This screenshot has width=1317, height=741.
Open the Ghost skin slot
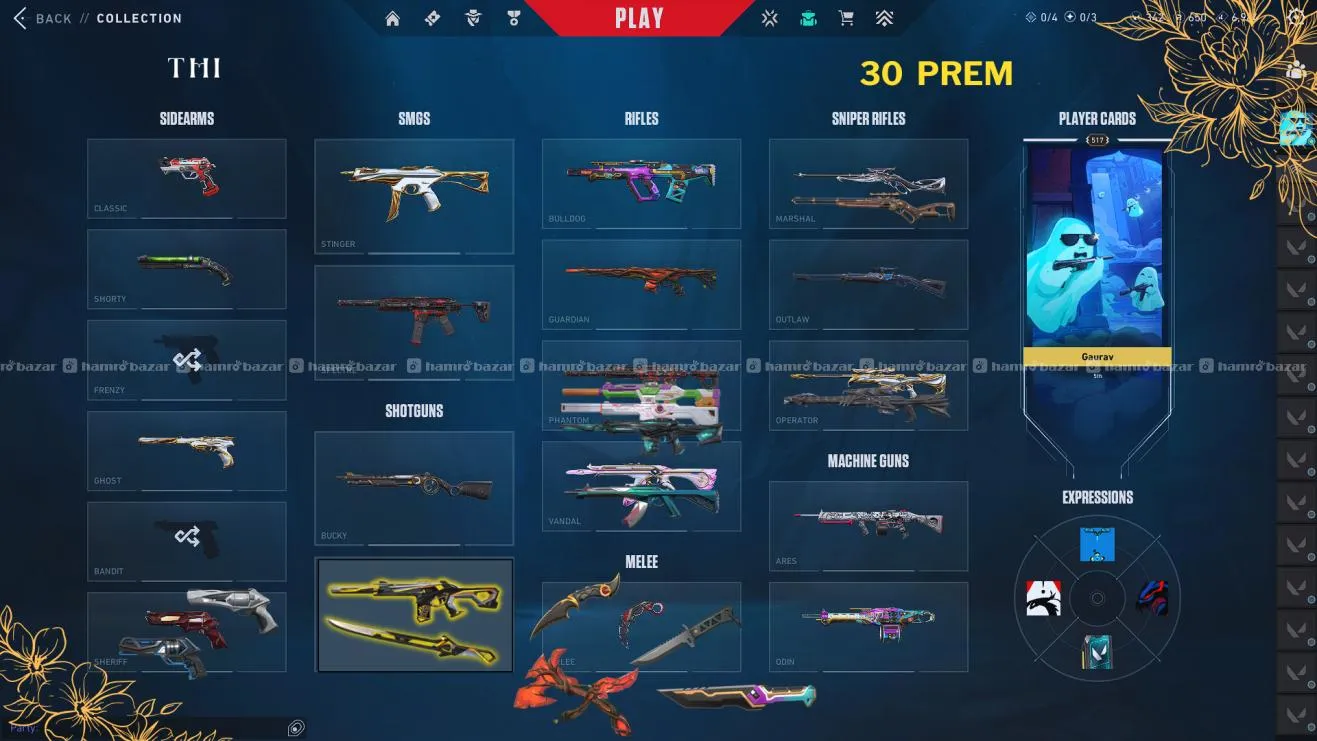[x=186, y=451]
